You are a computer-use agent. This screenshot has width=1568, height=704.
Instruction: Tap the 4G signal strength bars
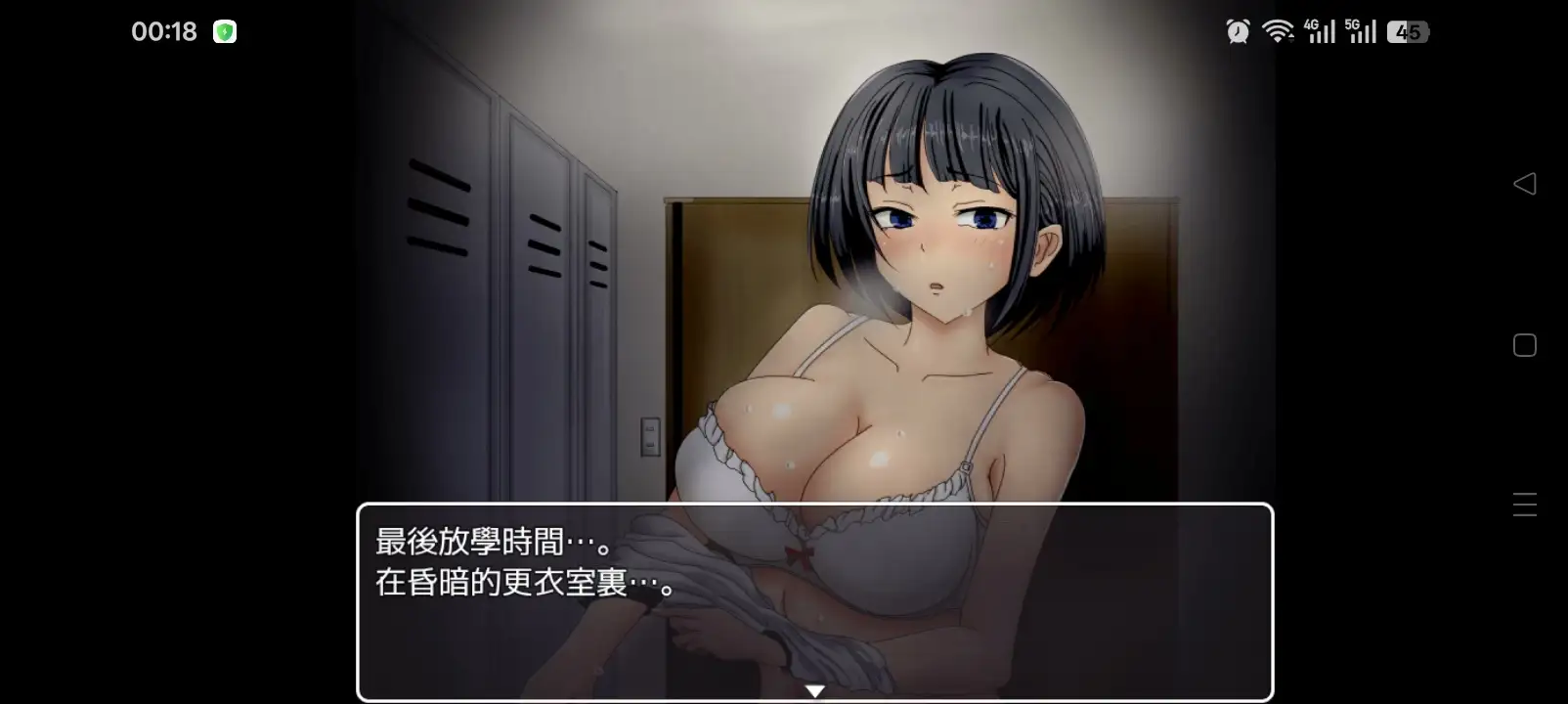(x=1325, y=31)
